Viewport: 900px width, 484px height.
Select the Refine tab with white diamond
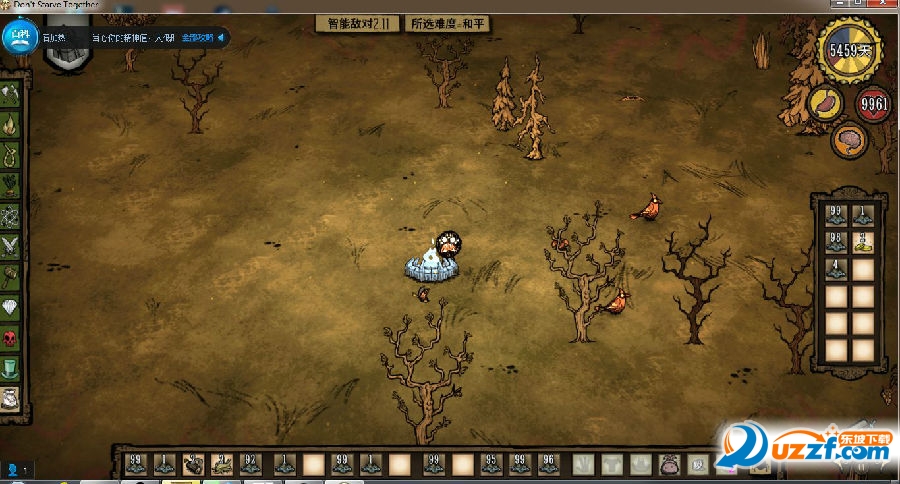11,307
